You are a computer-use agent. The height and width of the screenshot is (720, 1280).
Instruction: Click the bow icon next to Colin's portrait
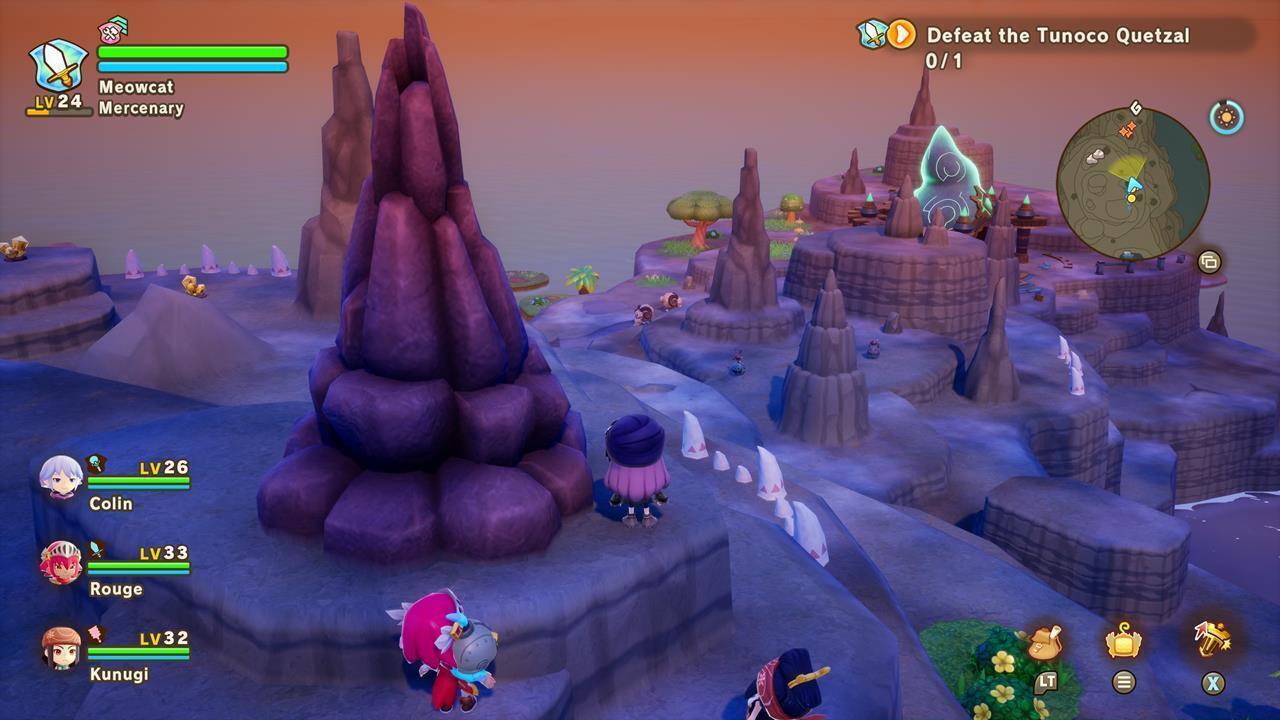(94, 463)
